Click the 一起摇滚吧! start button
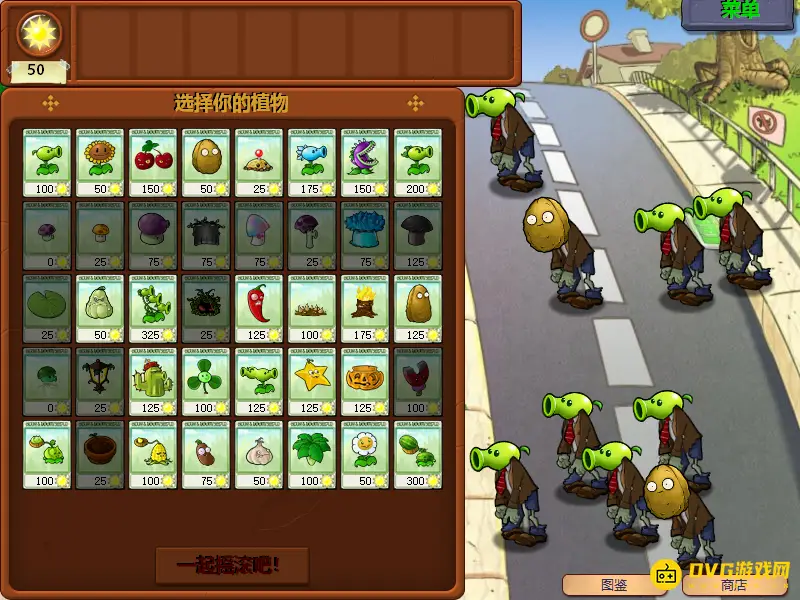This screenshot has height=600, width=800. click(231, 565)
